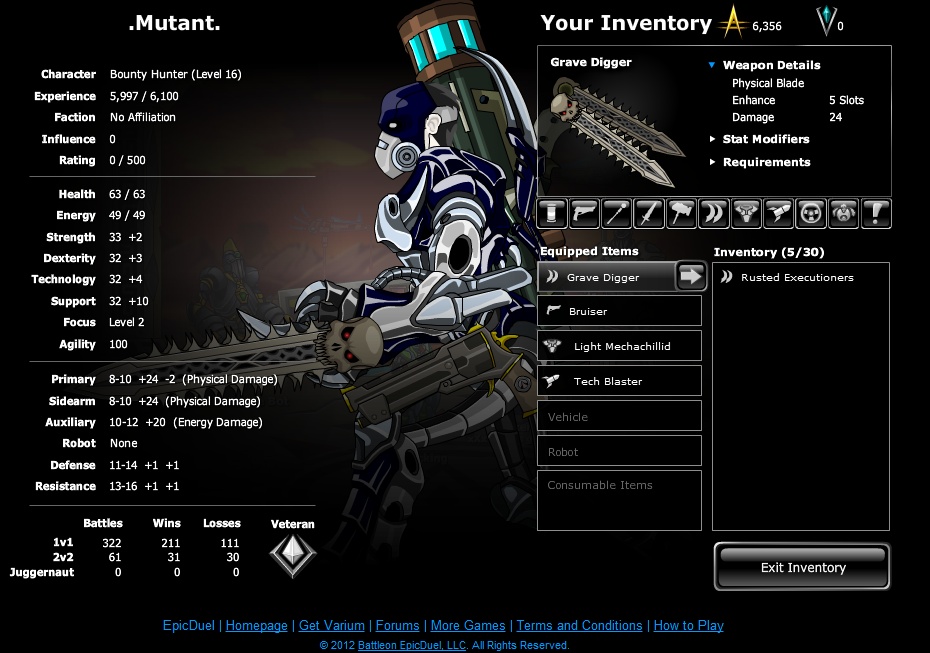This screenshot has height=653, width=930.
Task: Filter inventory by pistol sidearms
Action: click(x=585, y=213)
